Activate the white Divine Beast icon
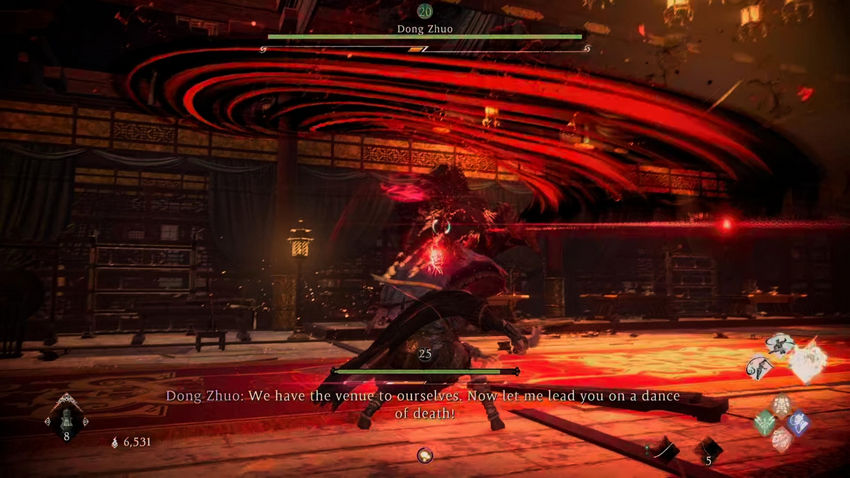This screenshot has height=478, width=850. click(808, 362)
